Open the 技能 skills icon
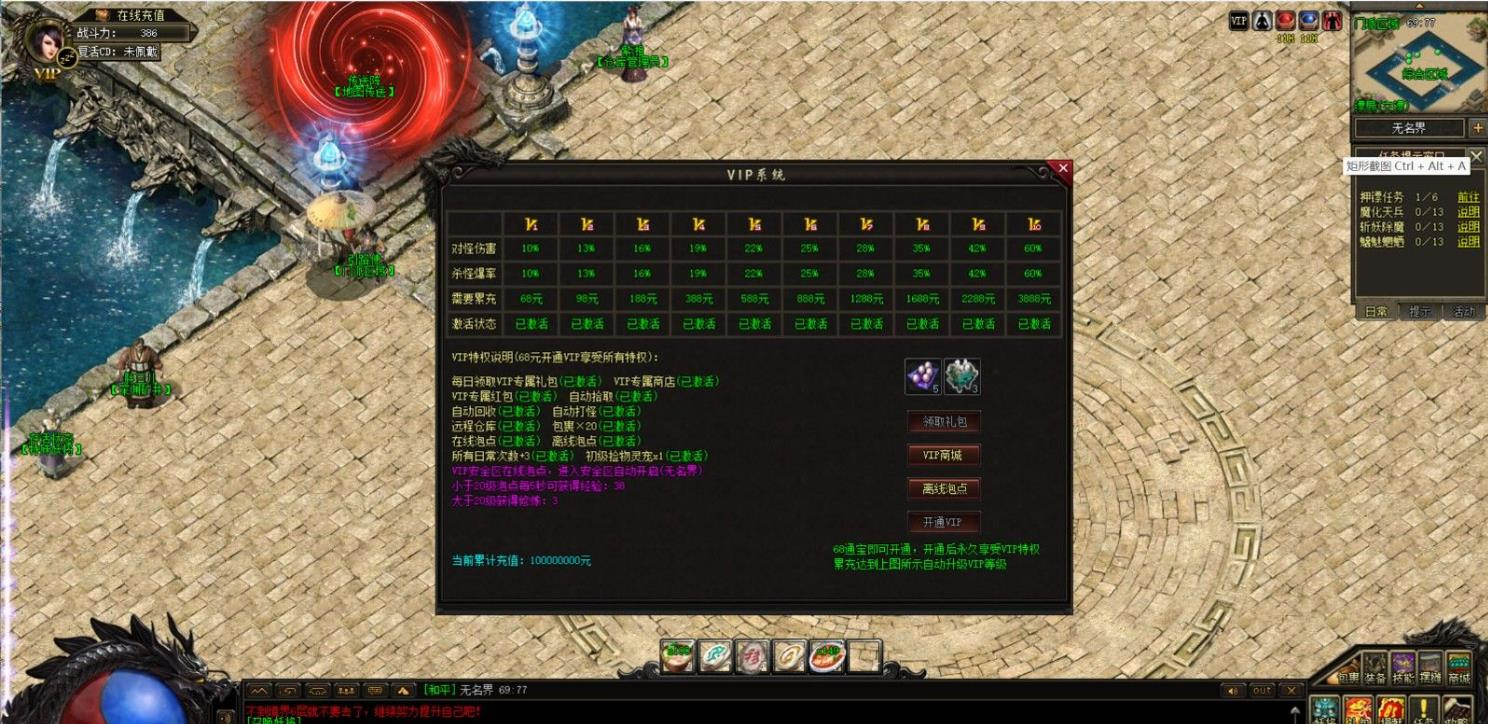Viewport: 1488px width, 724px height. pos(1403,666)
